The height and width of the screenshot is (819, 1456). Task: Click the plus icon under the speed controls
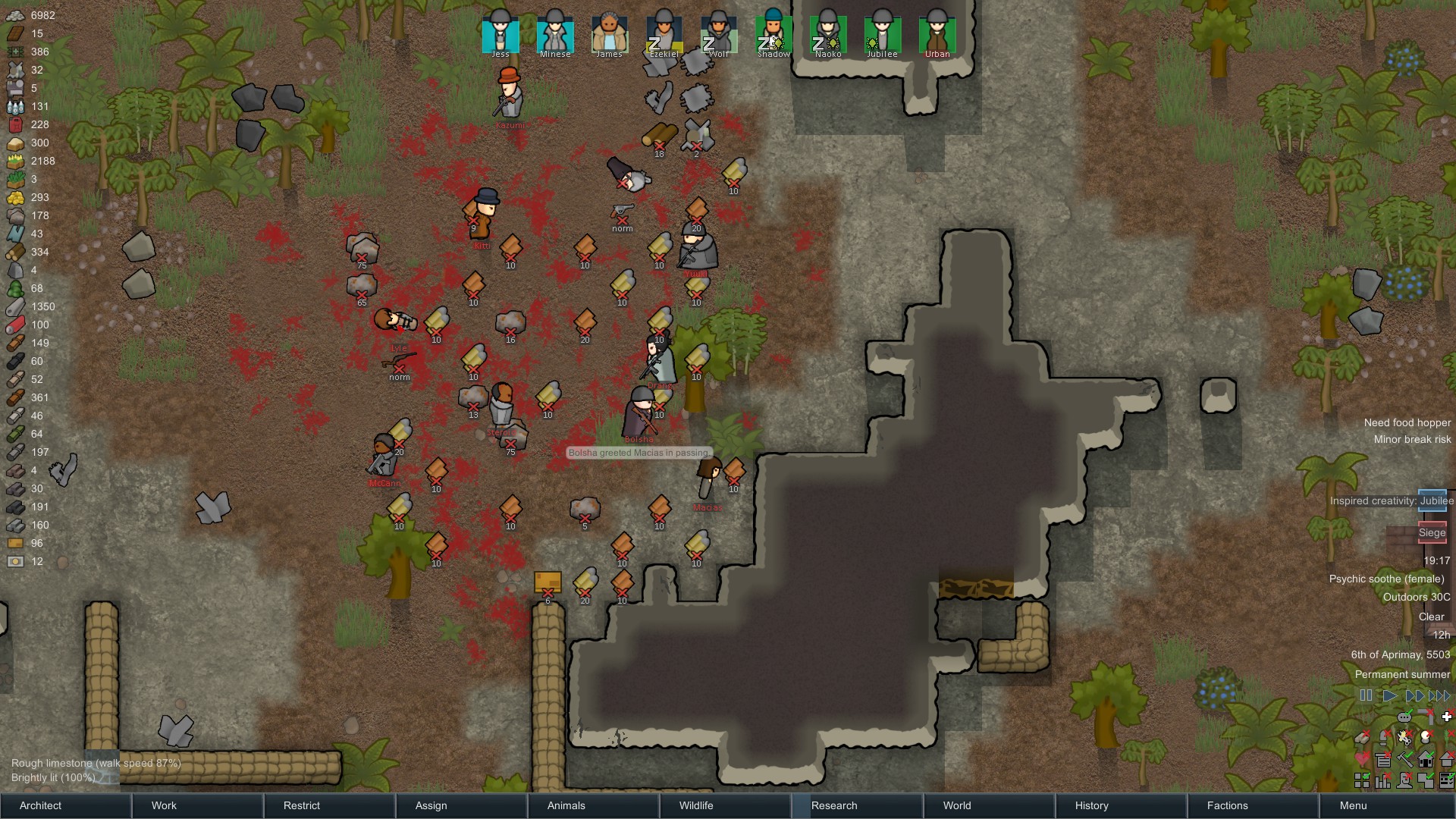[x=1446, y=717]
